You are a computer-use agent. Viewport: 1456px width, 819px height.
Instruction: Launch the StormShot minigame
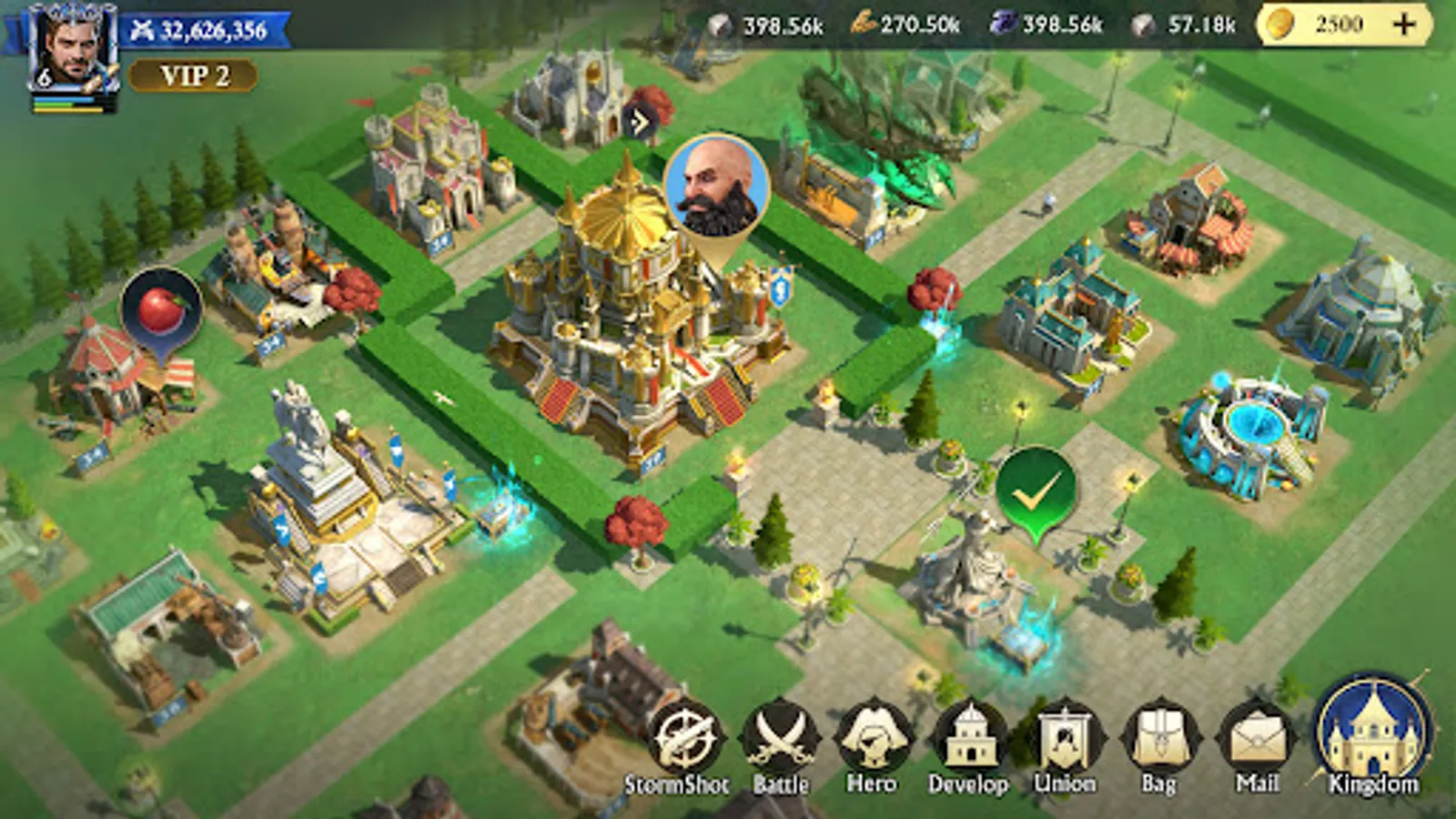click(685, 737)
